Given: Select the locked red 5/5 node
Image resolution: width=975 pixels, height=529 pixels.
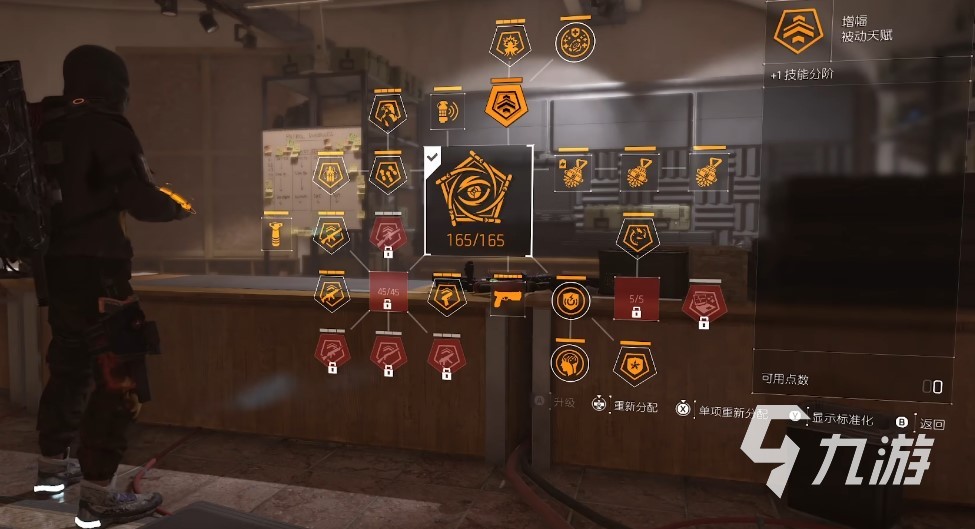Looking at the screenshot, I should point(636,297).
